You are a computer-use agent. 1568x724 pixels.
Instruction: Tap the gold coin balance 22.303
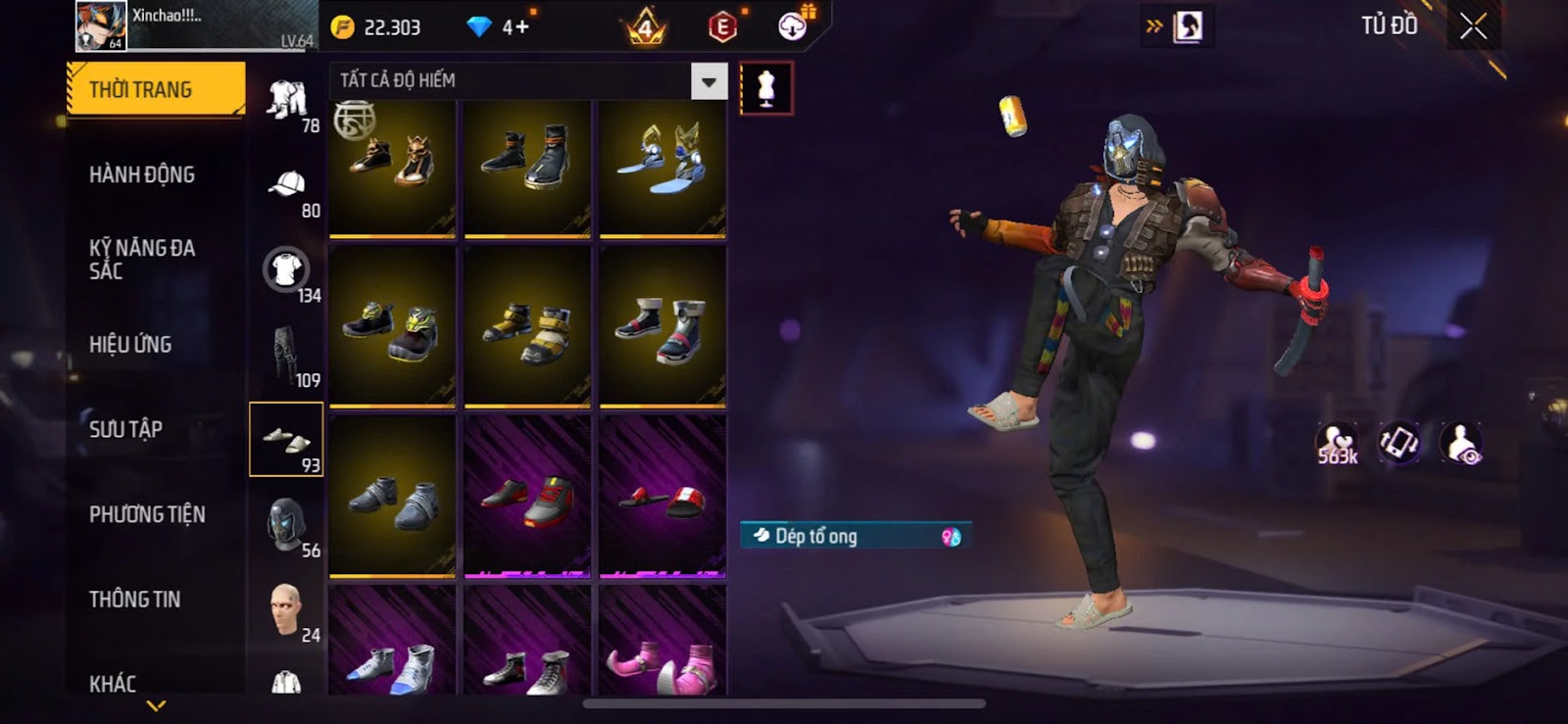[377, 27]
